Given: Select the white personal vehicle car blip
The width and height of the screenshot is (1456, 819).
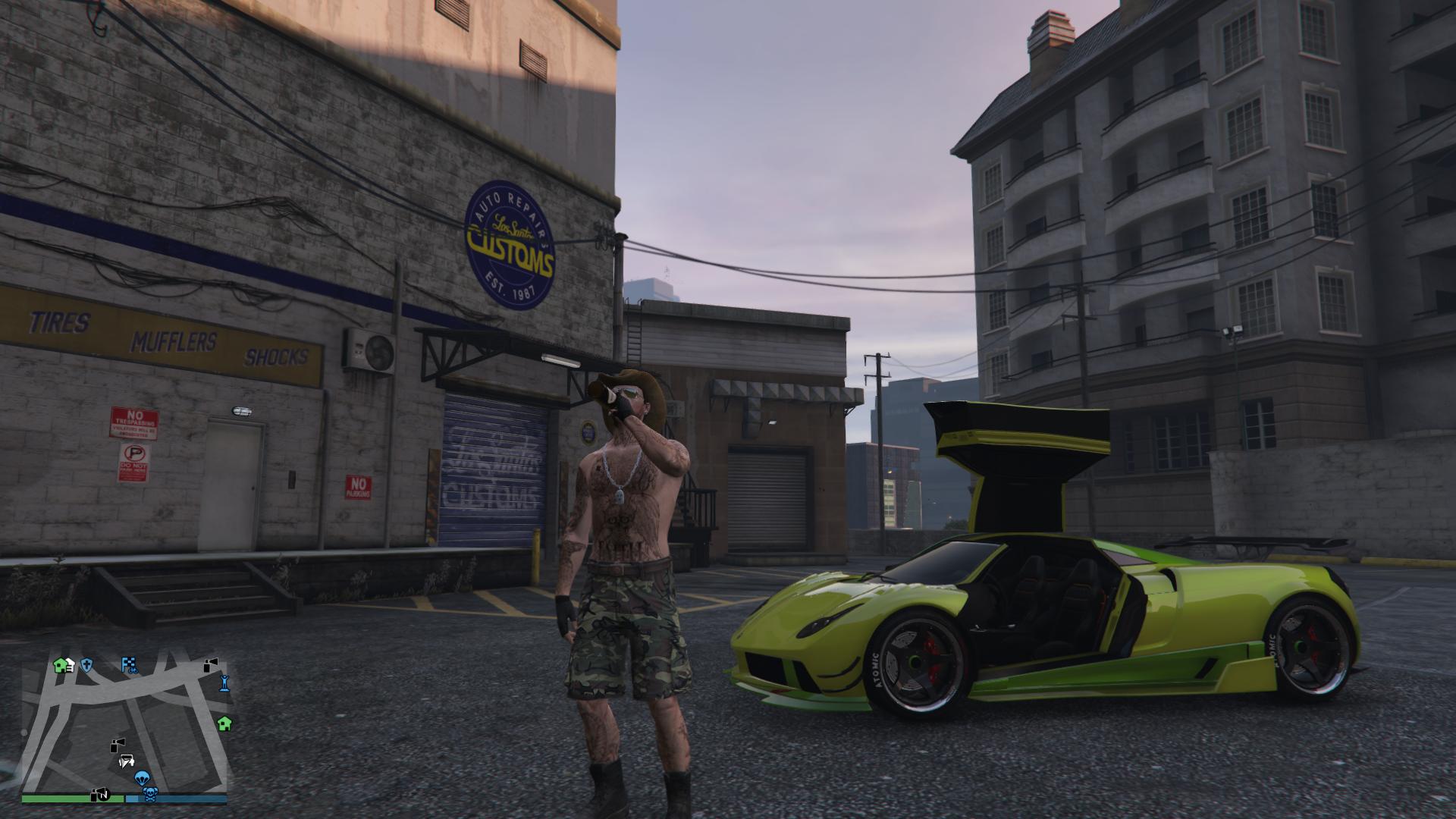Looking at the screenshot, I should coord(127,761).
